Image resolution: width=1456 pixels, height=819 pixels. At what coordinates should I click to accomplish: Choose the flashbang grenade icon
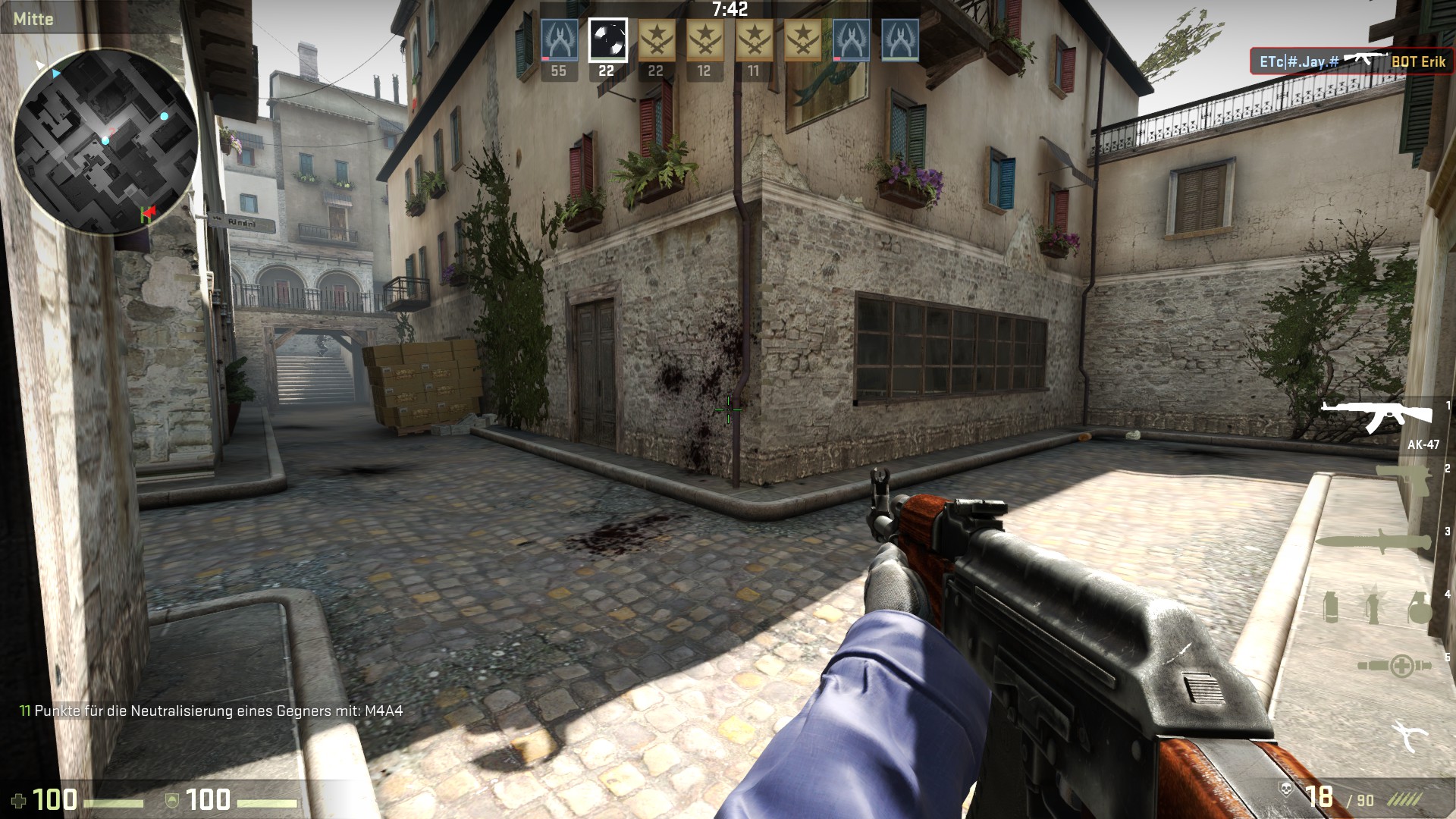pyautogui.click(x=1372, y=607)
